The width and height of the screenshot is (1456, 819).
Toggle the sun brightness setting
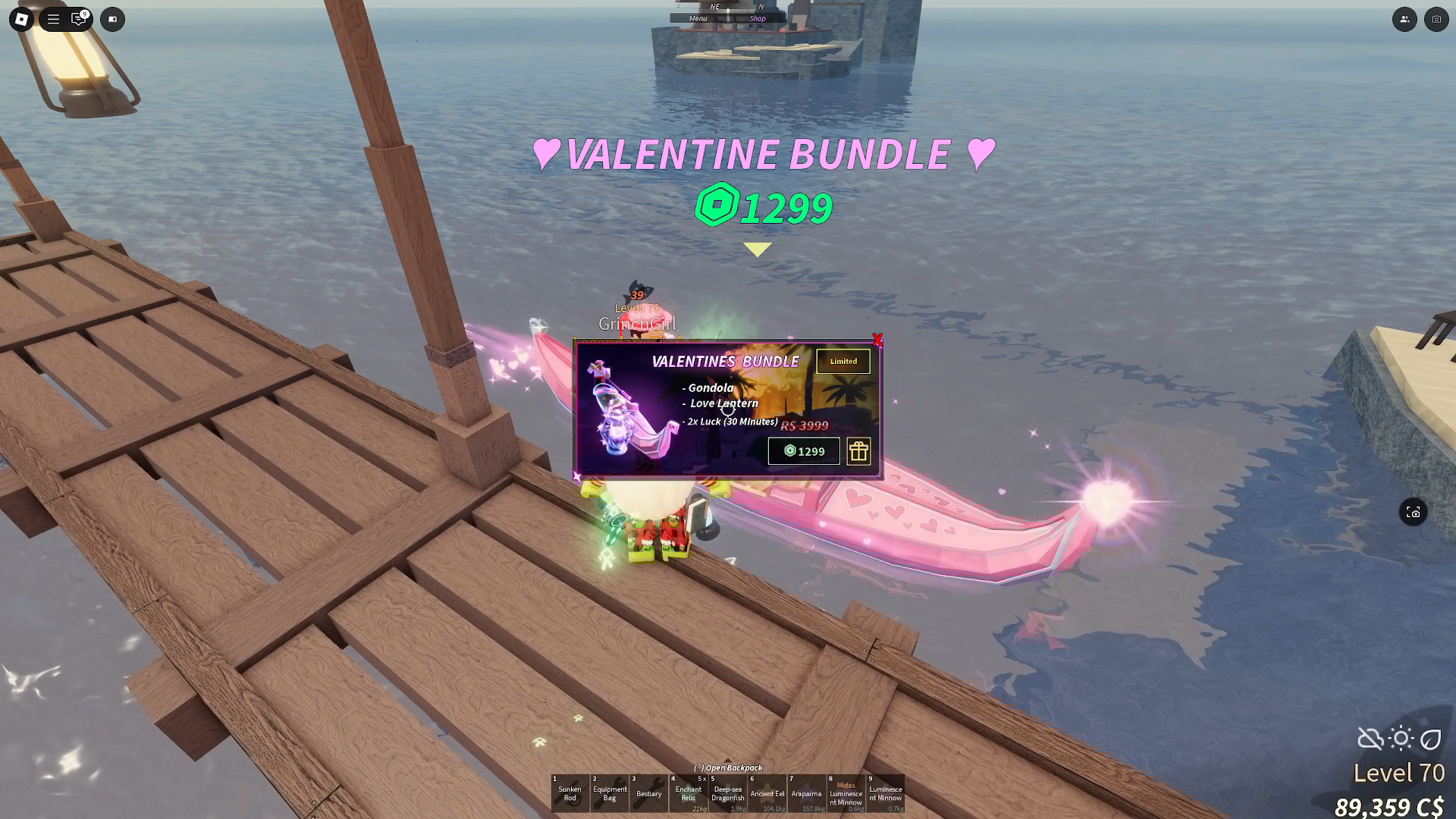tap(1399, 737)
